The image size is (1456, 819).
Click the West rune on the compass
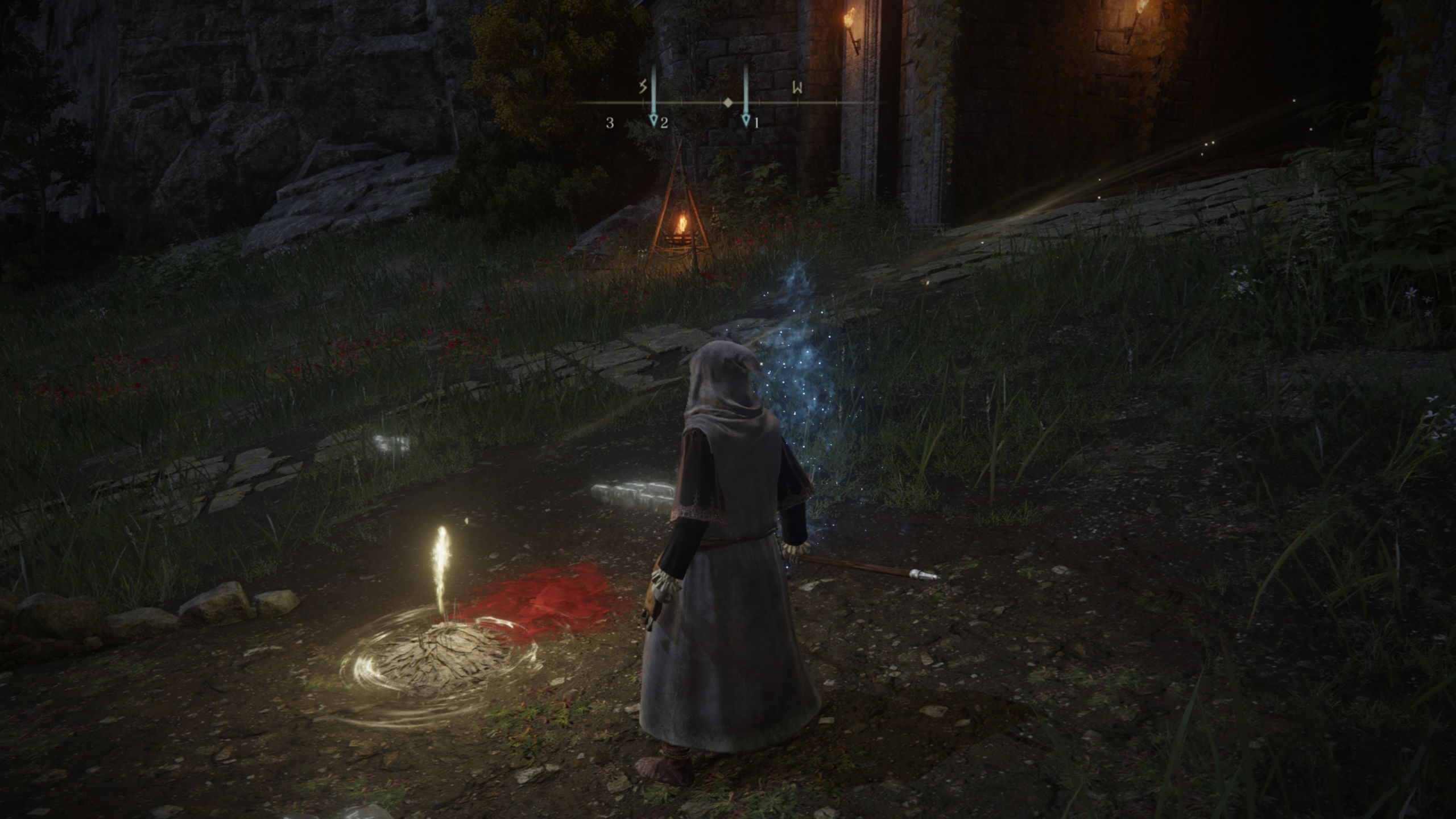(x=798, y=88)
